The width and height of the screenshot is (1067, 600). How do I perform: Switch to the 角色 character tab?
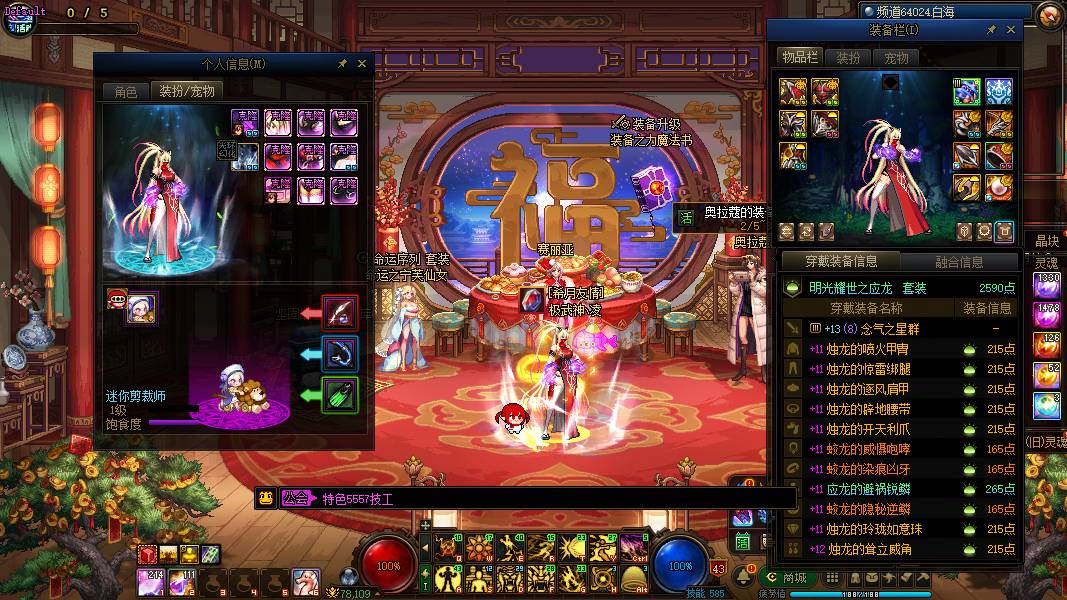(125, 91)
